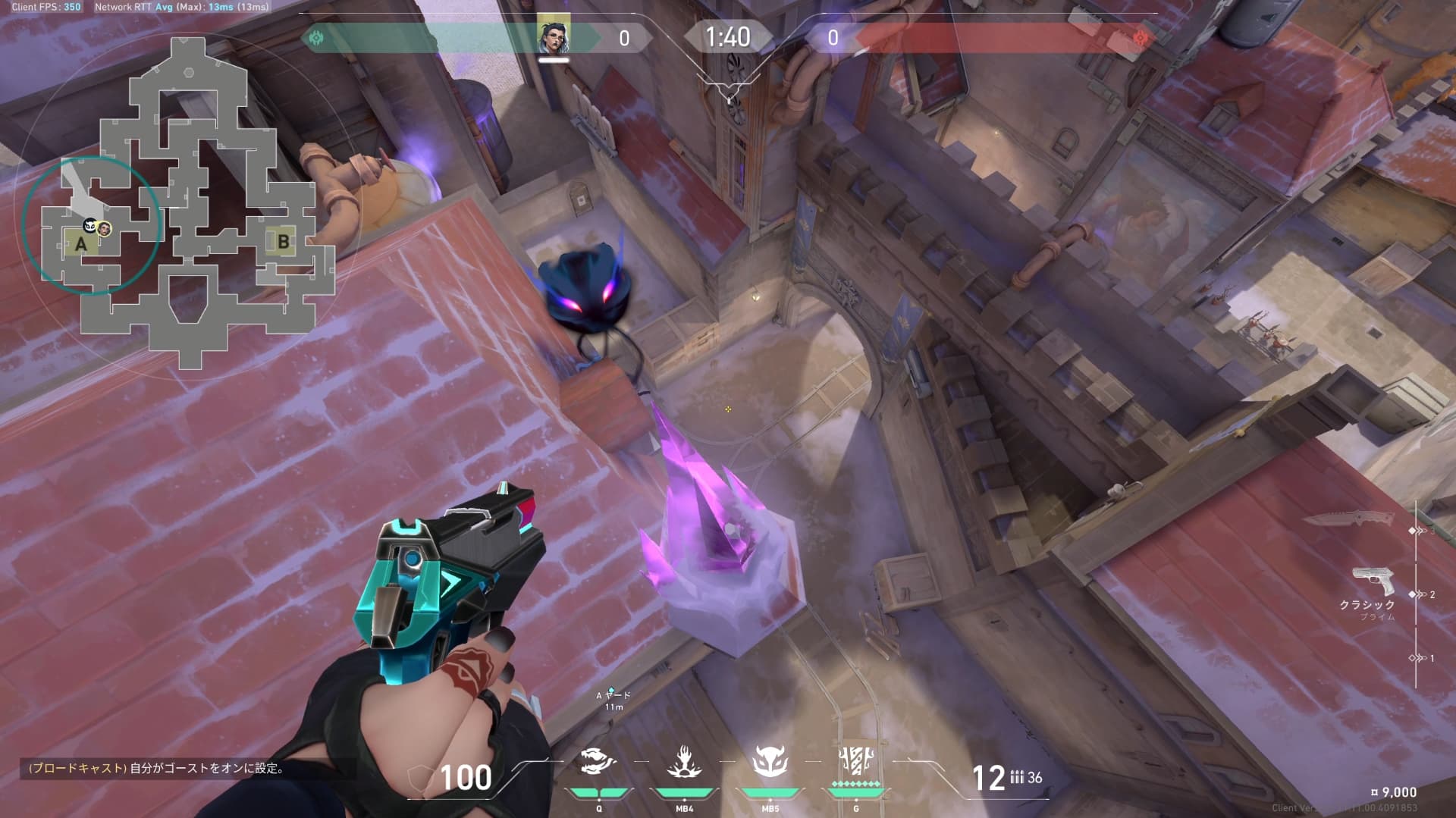Image resolution: width=1456 pixels, height=818 pixels.
Task: Select the A site marker on minimap
Action: point(80,244)
